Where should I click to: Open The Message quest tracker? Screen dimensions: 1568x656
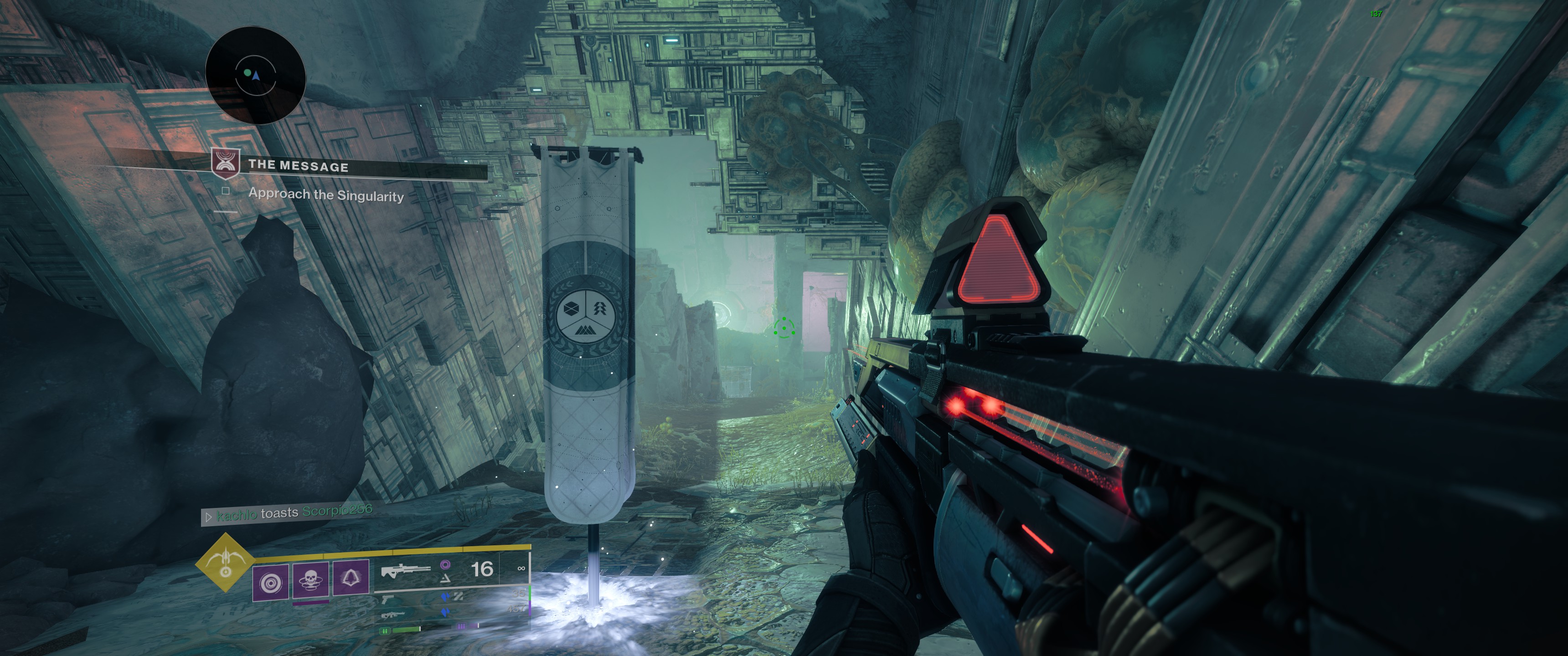(x=298, y=165)
